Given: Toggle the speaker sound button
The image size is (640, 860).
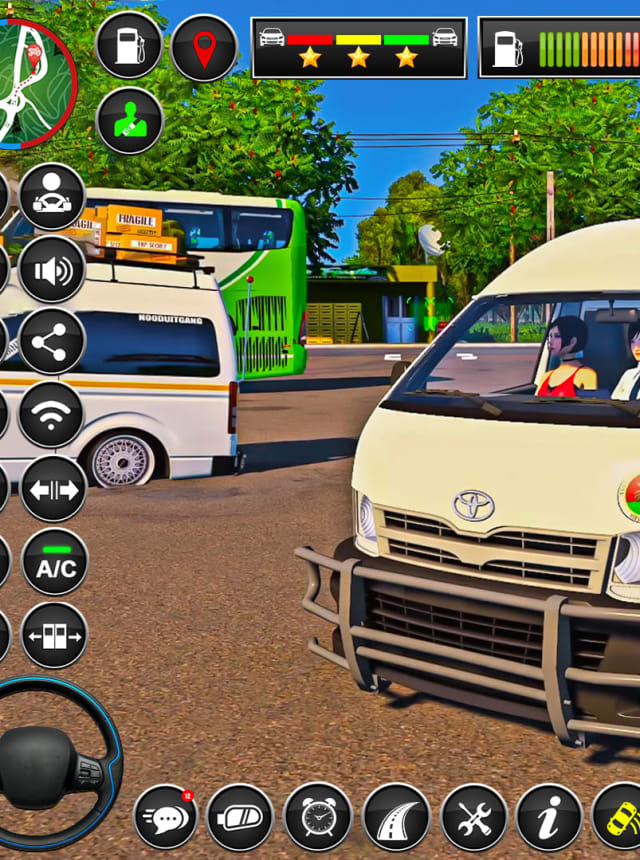Looking at the screenshot, I should point(52,269).
